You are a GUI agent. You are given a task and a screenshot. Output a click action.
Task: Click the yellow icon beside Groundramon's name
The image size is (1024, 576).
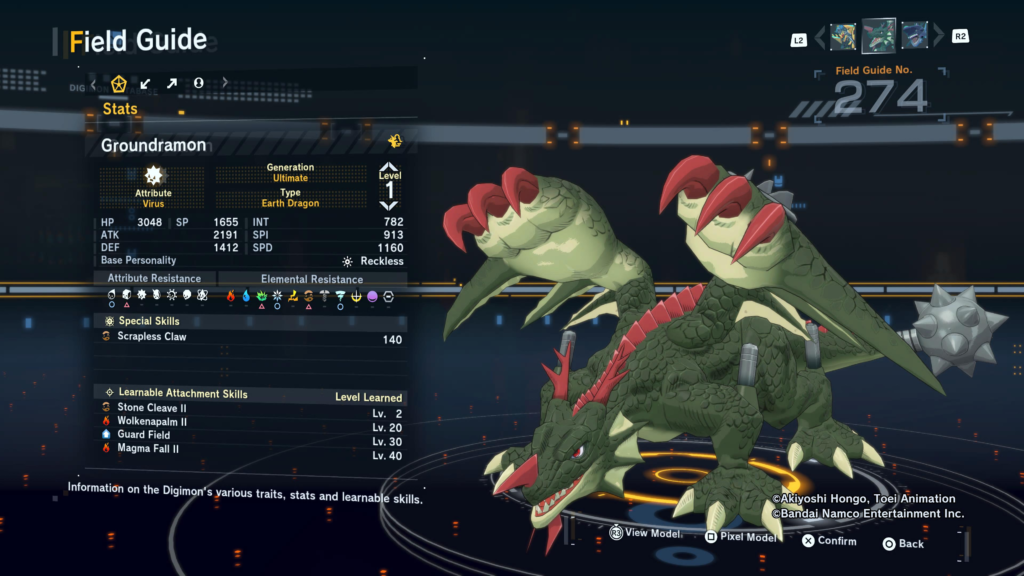(x=395, y=142)
